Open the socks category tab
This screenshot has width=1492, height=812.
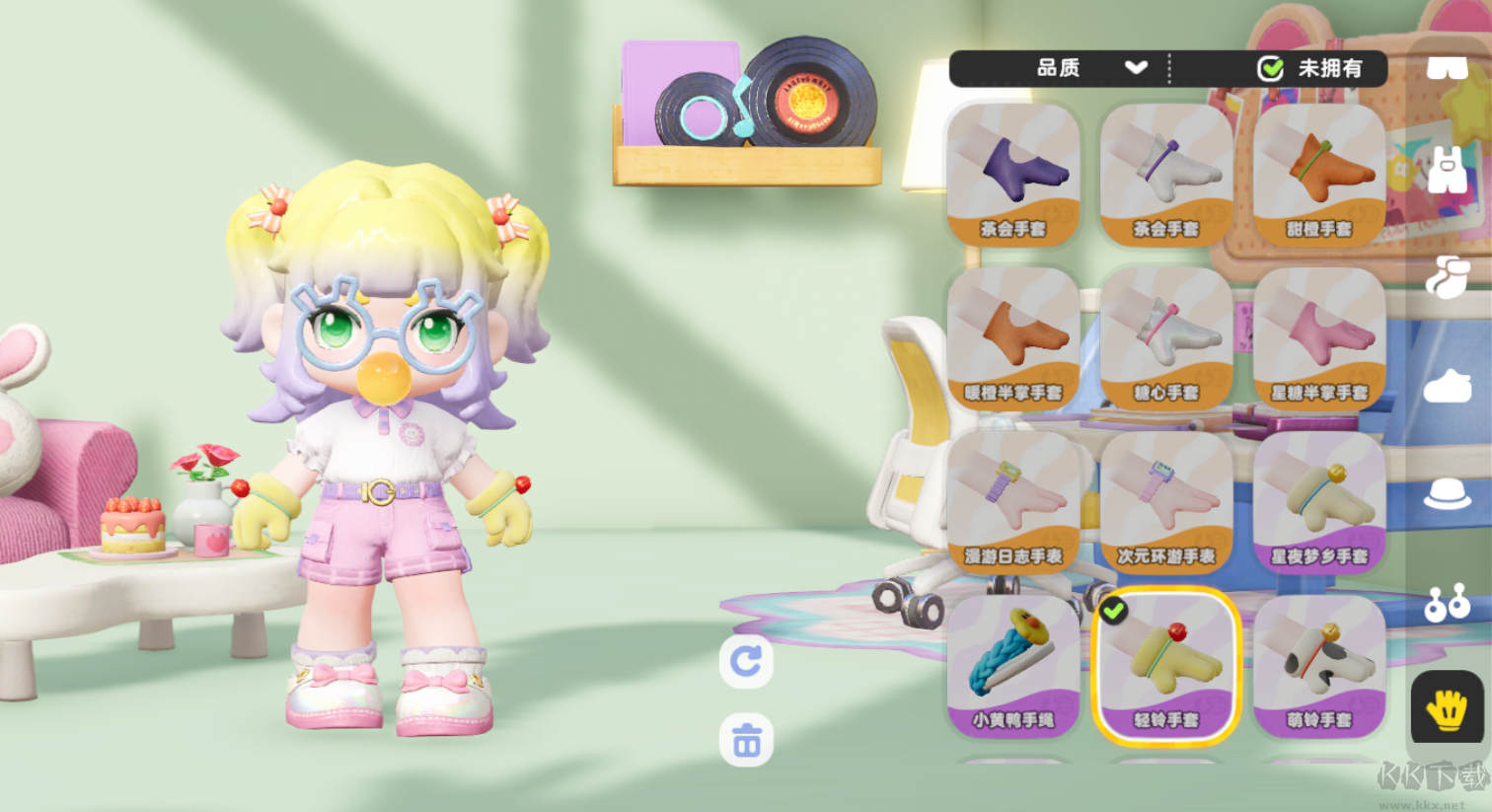point(1448,277)
